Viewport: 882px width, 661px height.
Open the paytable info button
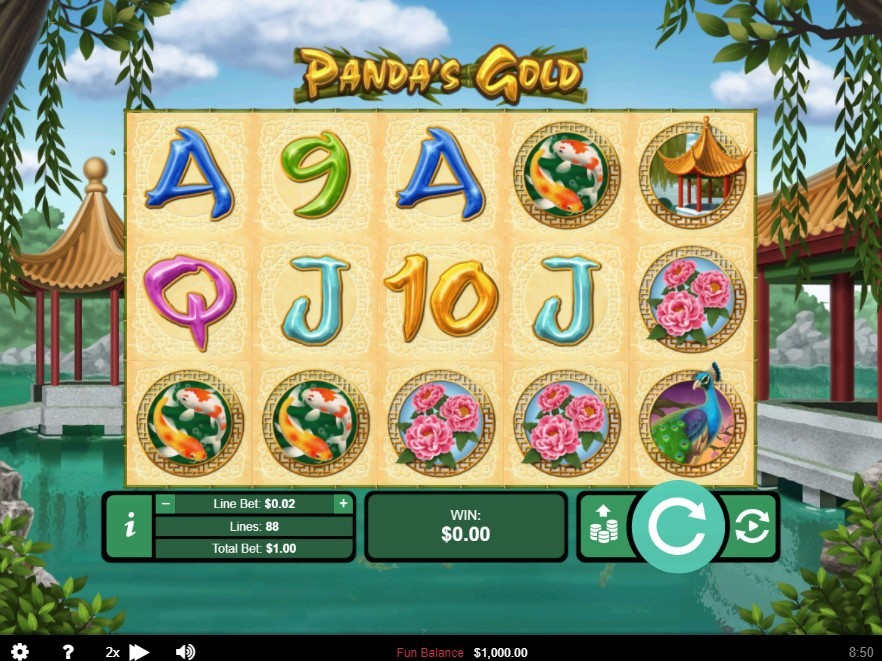(x=130, y=527)
